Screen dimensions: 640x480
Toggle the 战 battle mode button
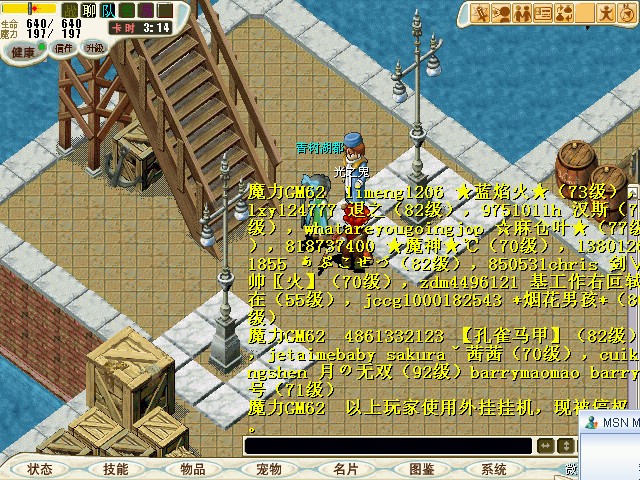point(69,9)
